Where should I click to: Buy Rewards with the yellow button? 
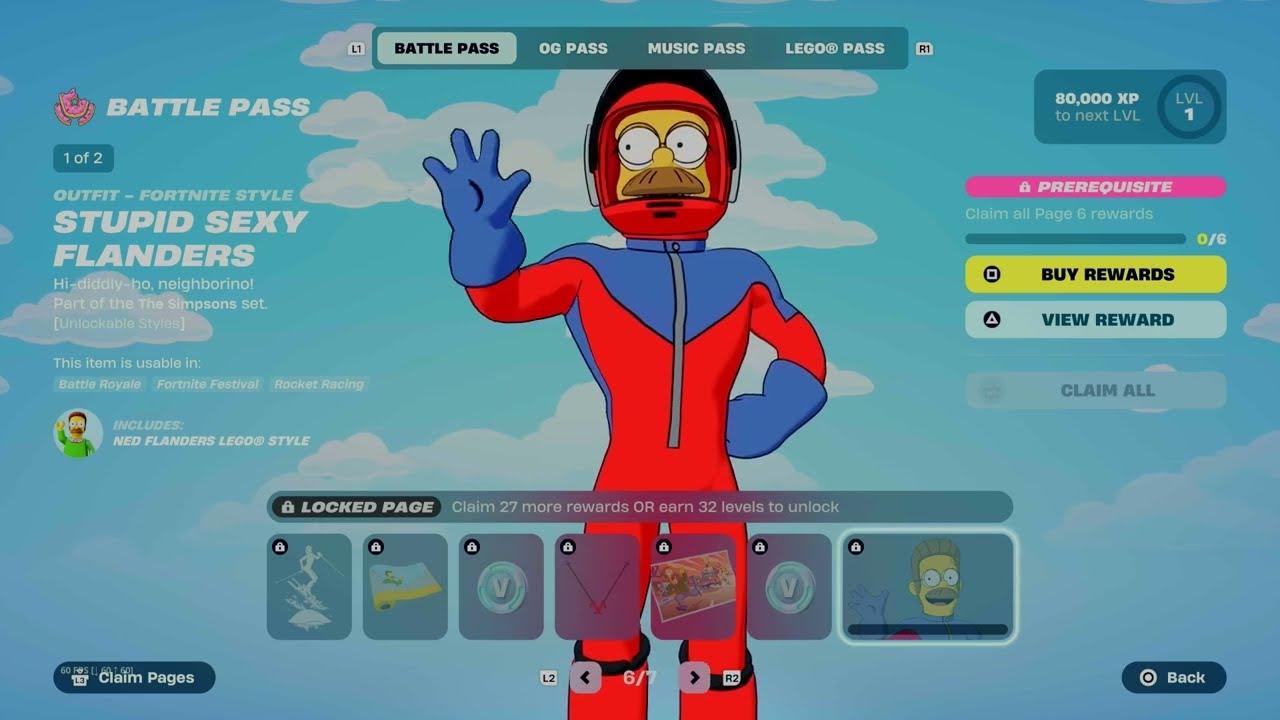click(1095, 274)
